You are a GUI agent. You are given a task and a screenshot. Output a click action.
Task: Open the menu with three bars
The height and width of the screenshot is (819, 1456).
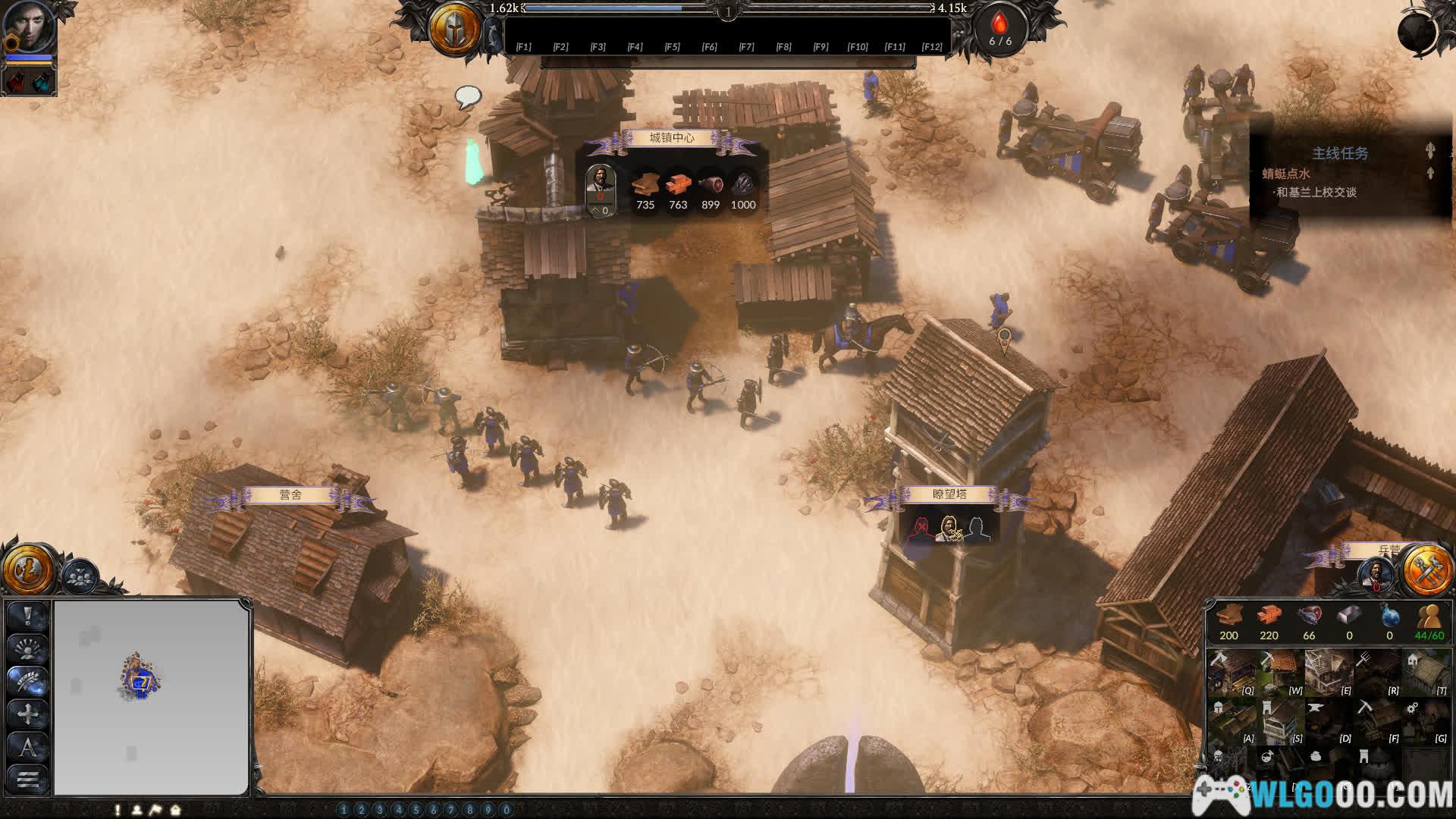pos(28,779)
